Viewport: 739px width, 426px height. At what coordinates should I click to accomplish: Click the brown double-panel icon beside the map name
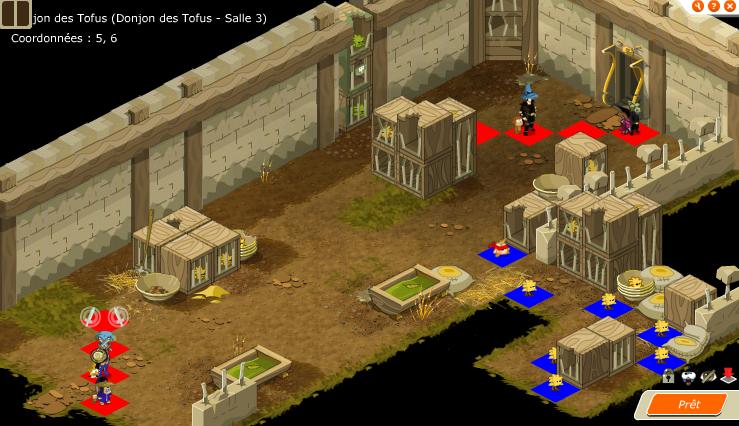[15, 15]
